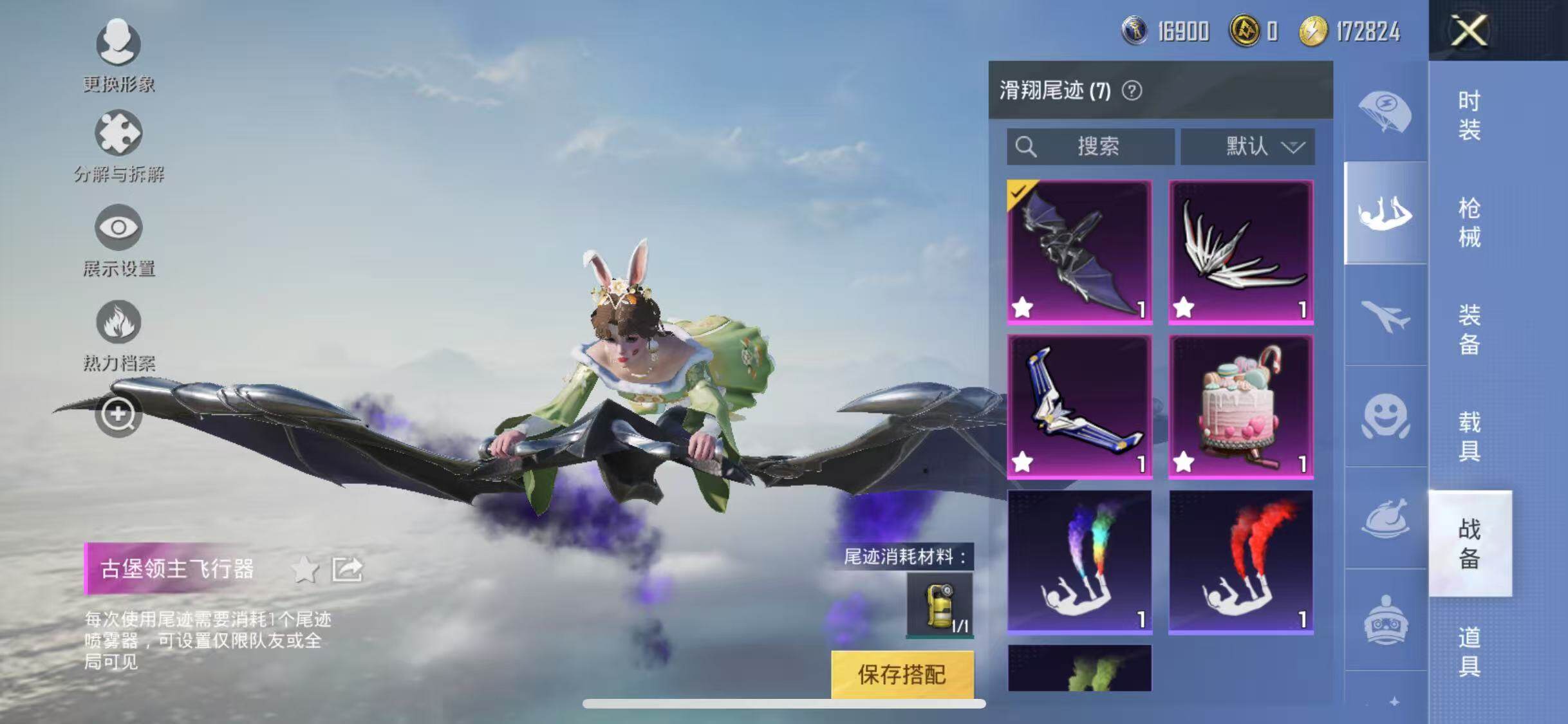Open 热力档案 heat archive

[118, 322]
